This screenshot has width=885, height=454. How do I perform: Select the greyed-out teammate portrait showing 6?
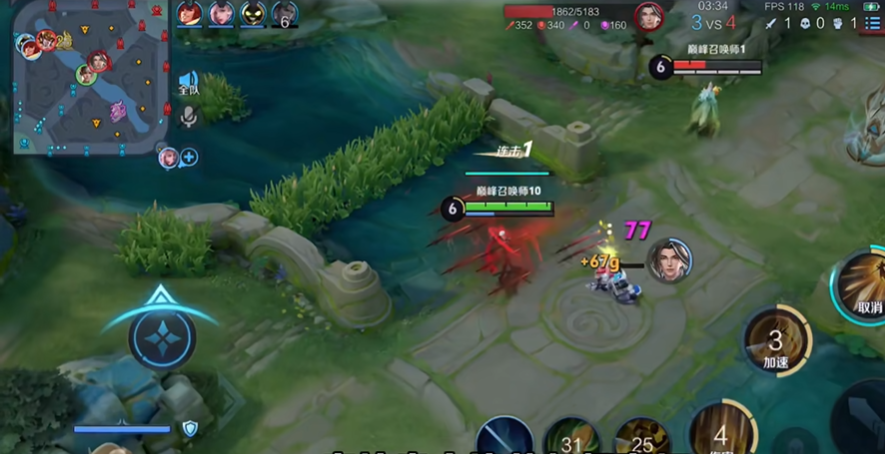(285, 14)
